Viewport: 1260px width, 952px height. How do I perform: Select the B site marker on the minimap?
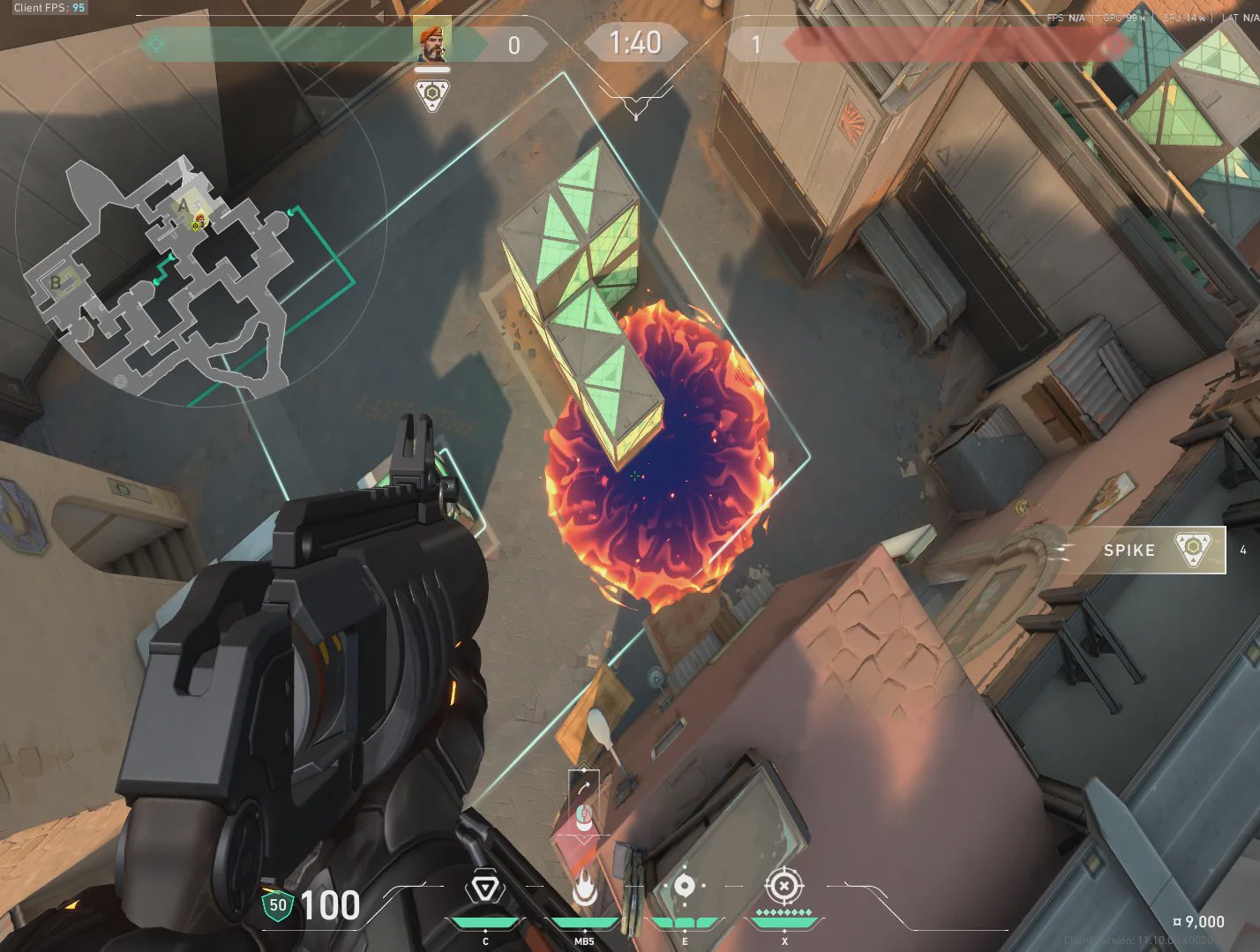click(x=56, y=282)
